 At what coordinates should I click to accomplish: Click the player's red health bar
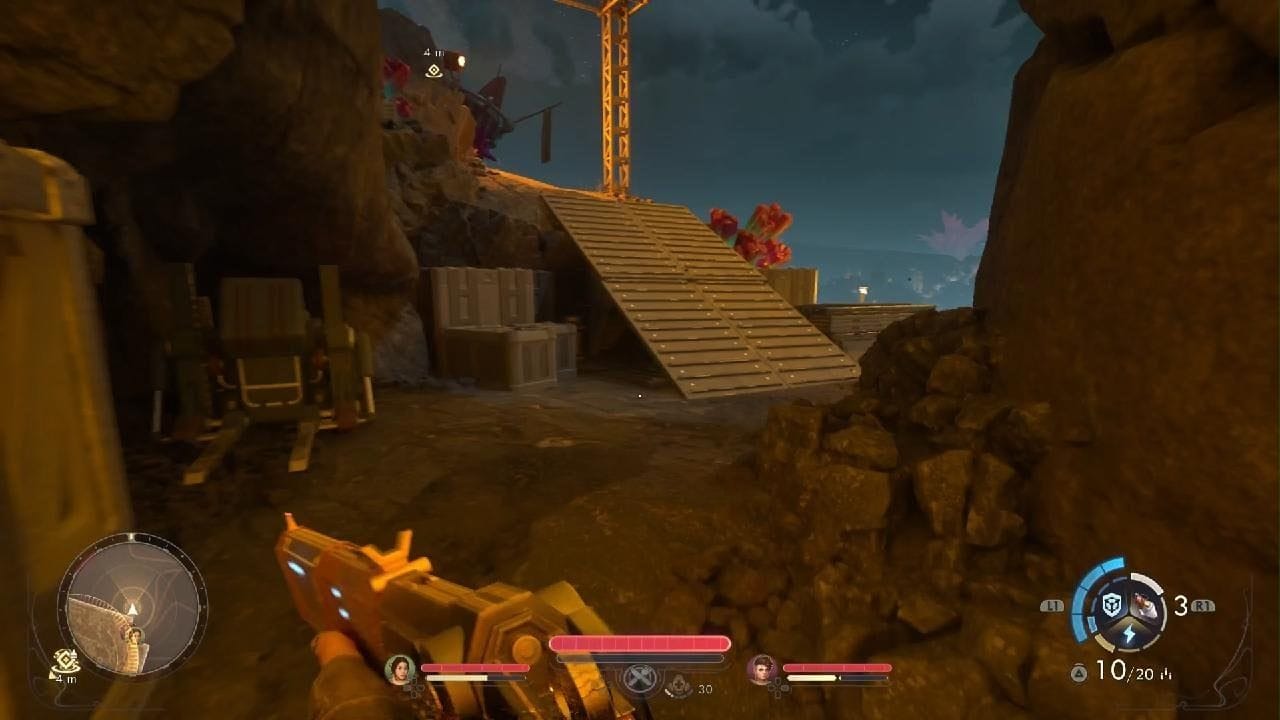(x=639, y=643)
